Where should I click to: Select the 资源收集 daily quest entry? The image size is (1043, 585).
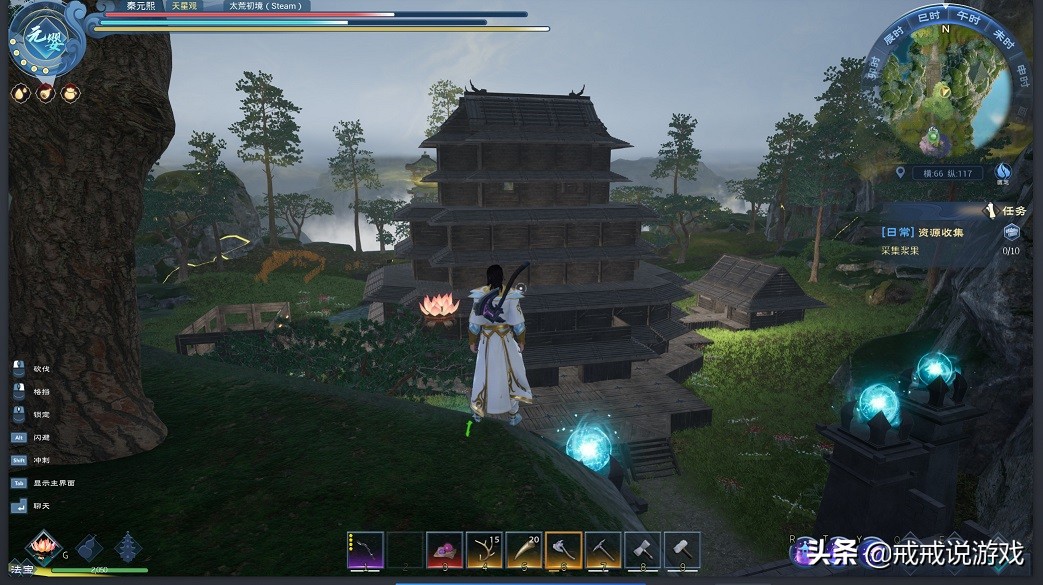(x=922, y=232)
